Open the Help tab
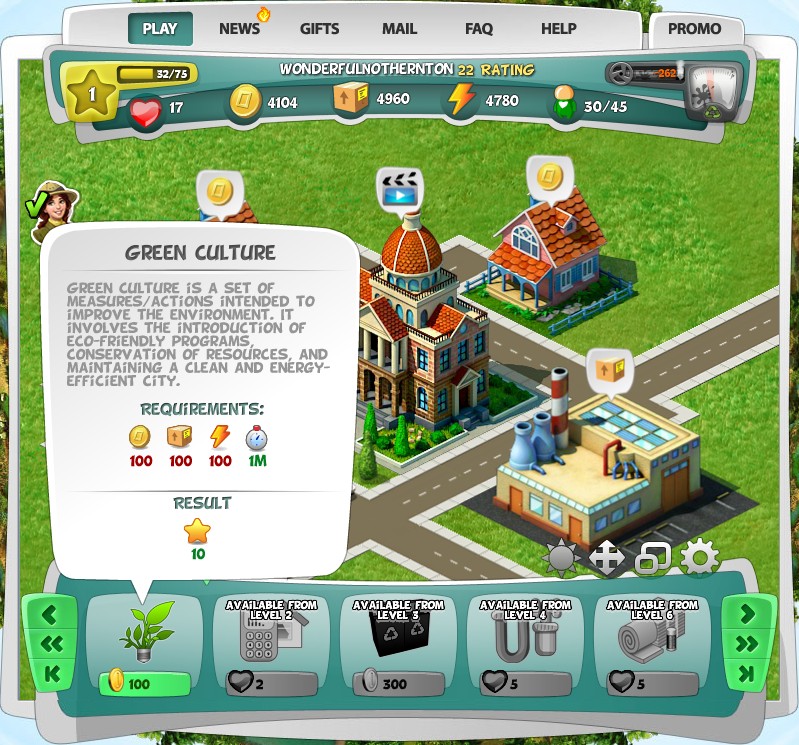The width and height of the screenshot is (799, 745). point(558,29)
